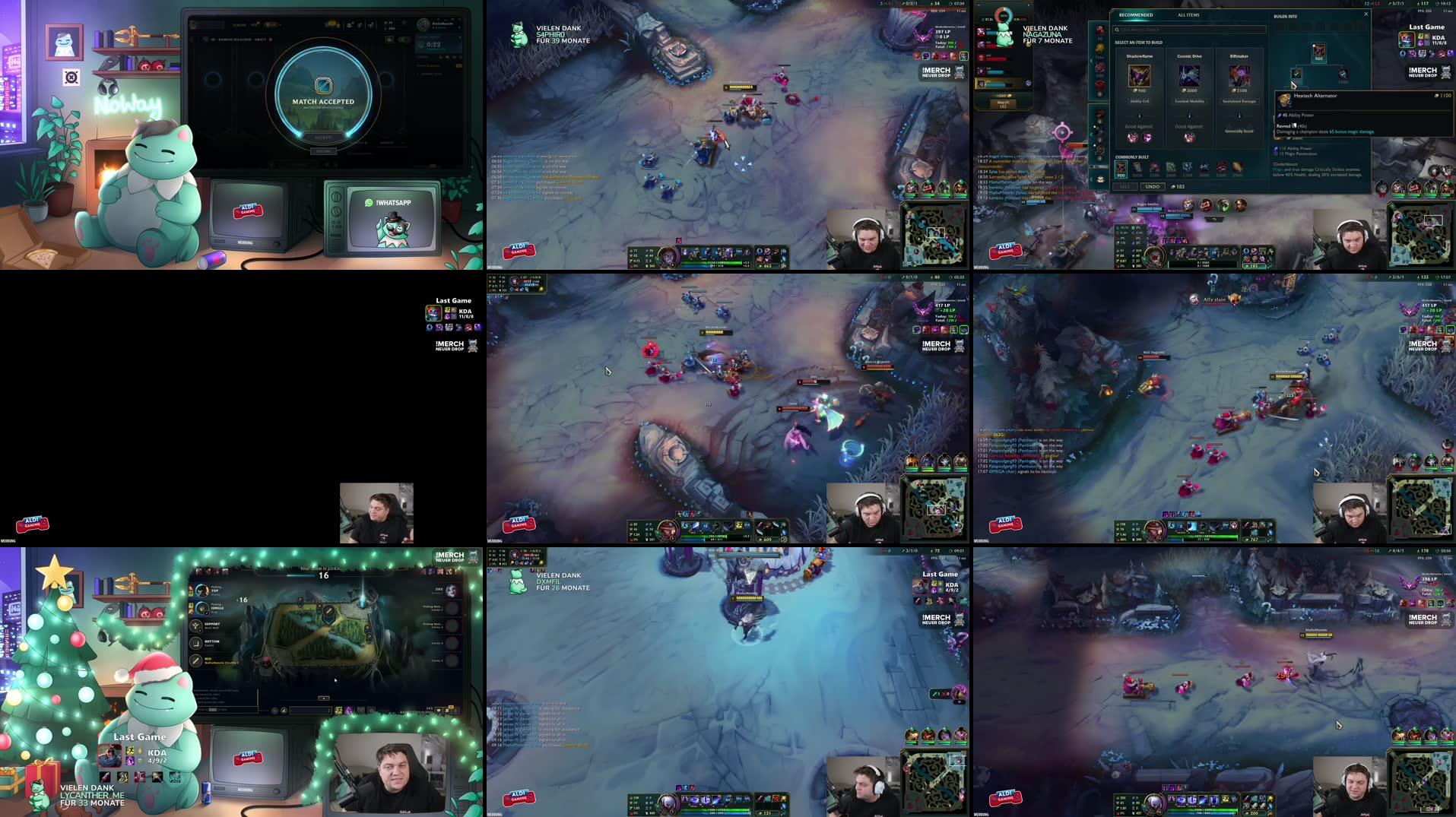This screenshot has width=1456, height=817.
Task: Select the Riftmaker item in the shop
Action: [x=1239, y=76]
